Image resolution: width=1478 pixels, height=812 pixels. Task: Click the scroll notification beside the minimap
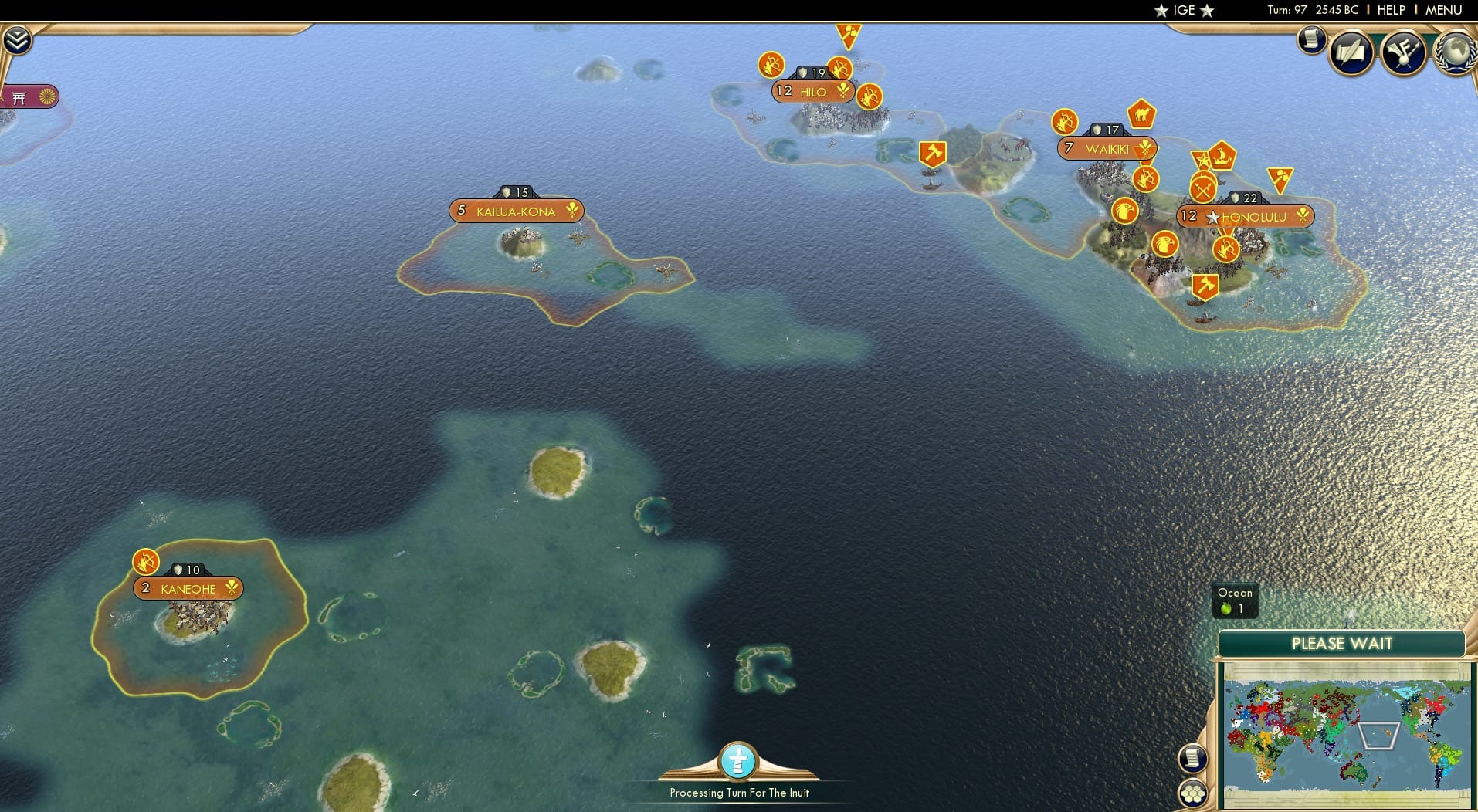click(1193, 759)
